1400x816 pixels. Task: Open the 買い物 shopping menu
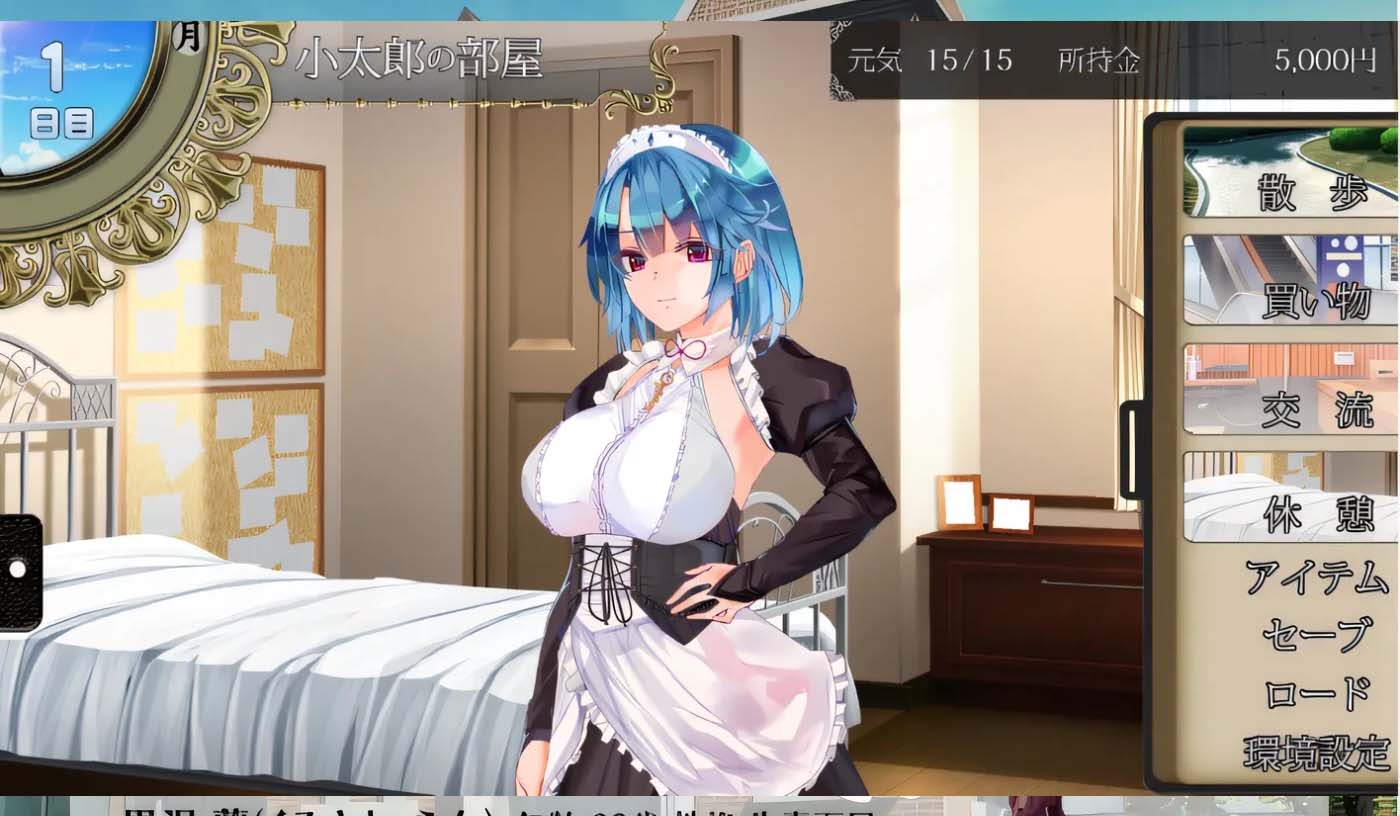tap(1291, 281)
